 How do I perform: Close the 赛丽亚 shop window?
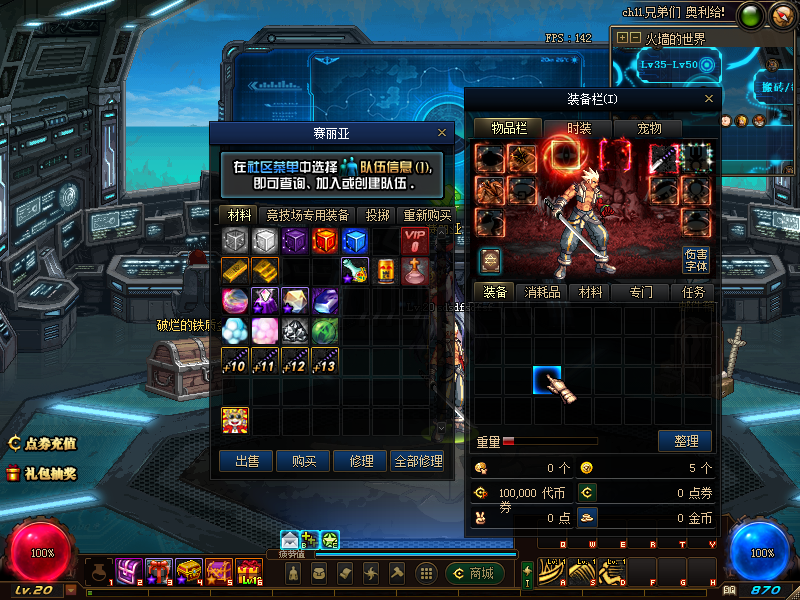(442, 132)
